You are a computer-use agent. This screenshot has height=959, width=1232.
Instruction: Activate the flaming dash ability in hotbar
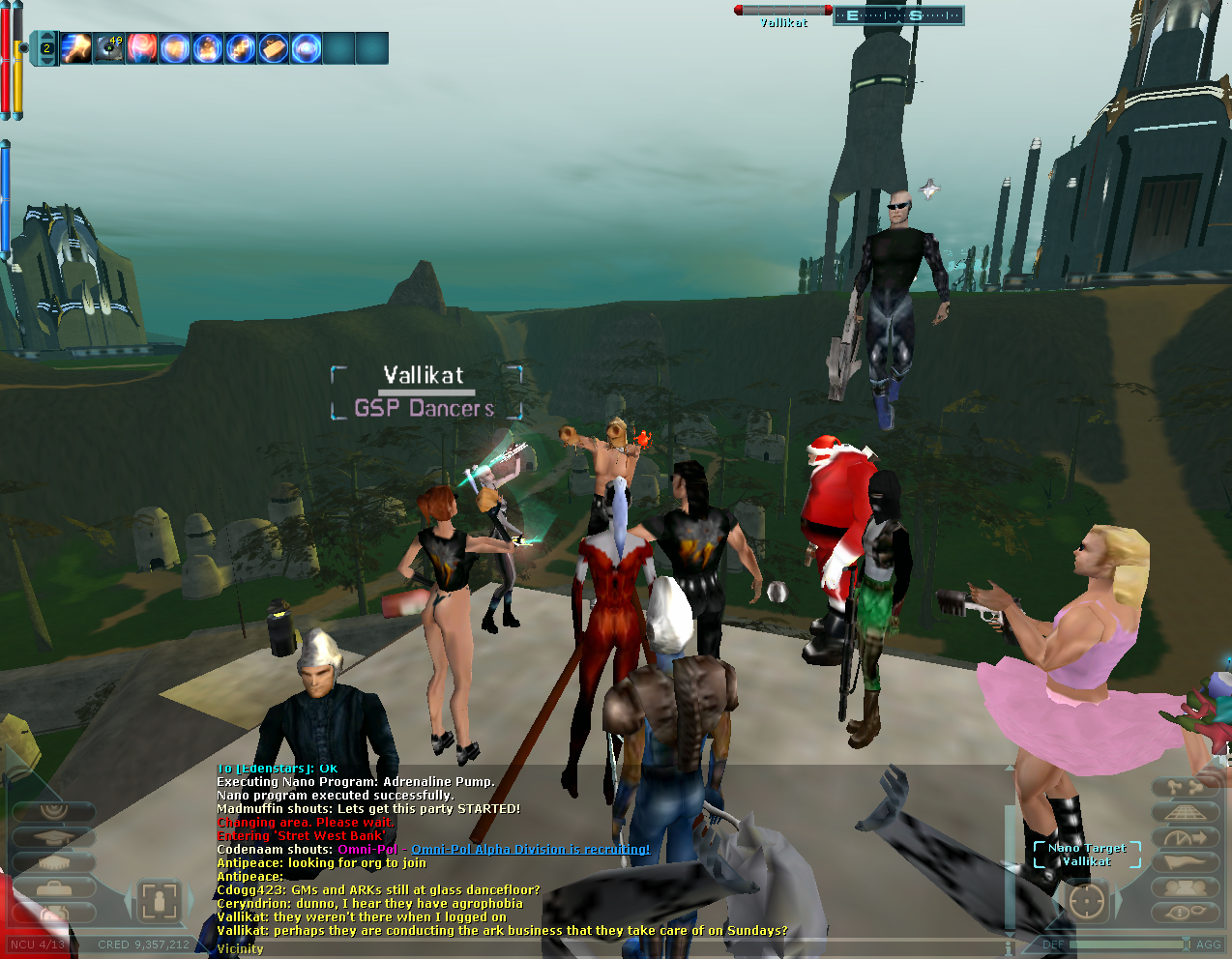click(x=76, y=48)
